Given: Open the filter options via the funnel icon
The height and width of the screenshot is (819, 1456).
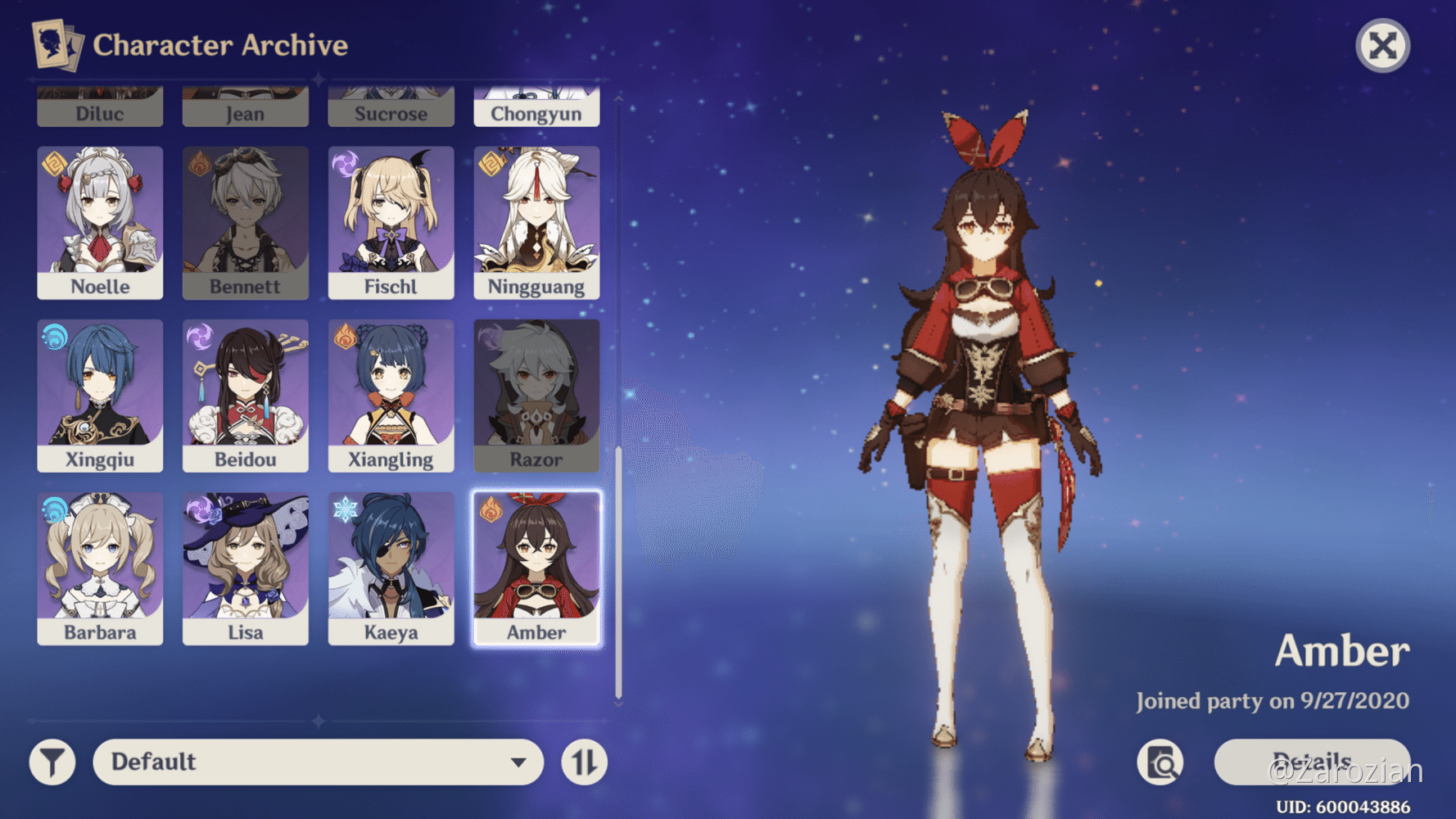Looking at the screenshot, I should coord(52,762).
